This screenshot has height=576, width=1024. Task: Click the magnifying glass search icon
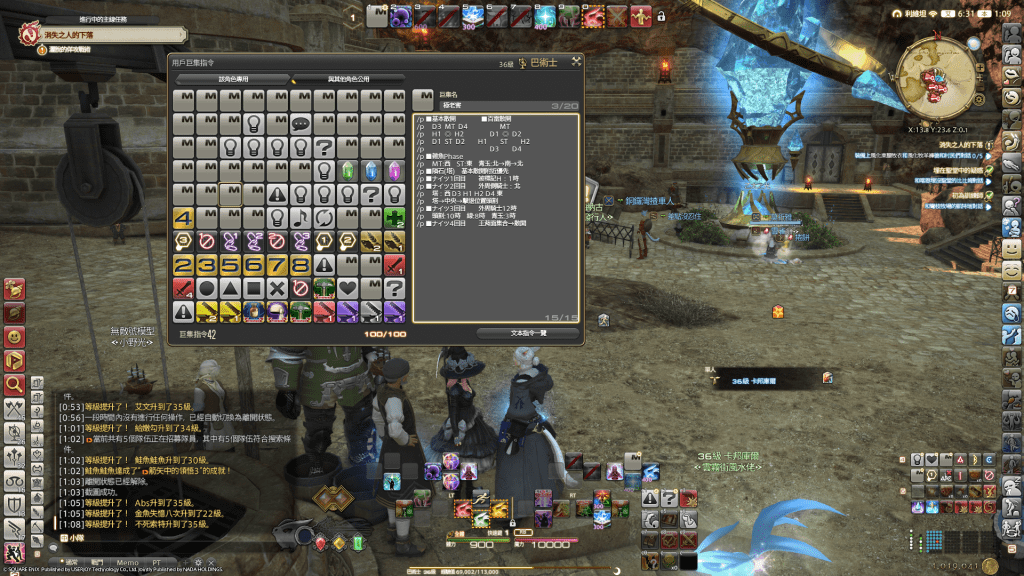(x=14, y=384)
